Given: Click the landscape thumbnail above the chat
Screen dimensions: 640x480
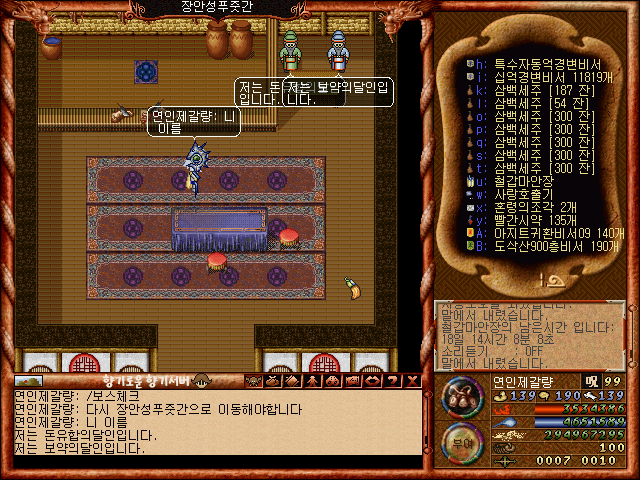Looking at the screenshot, I should point(28,381).
